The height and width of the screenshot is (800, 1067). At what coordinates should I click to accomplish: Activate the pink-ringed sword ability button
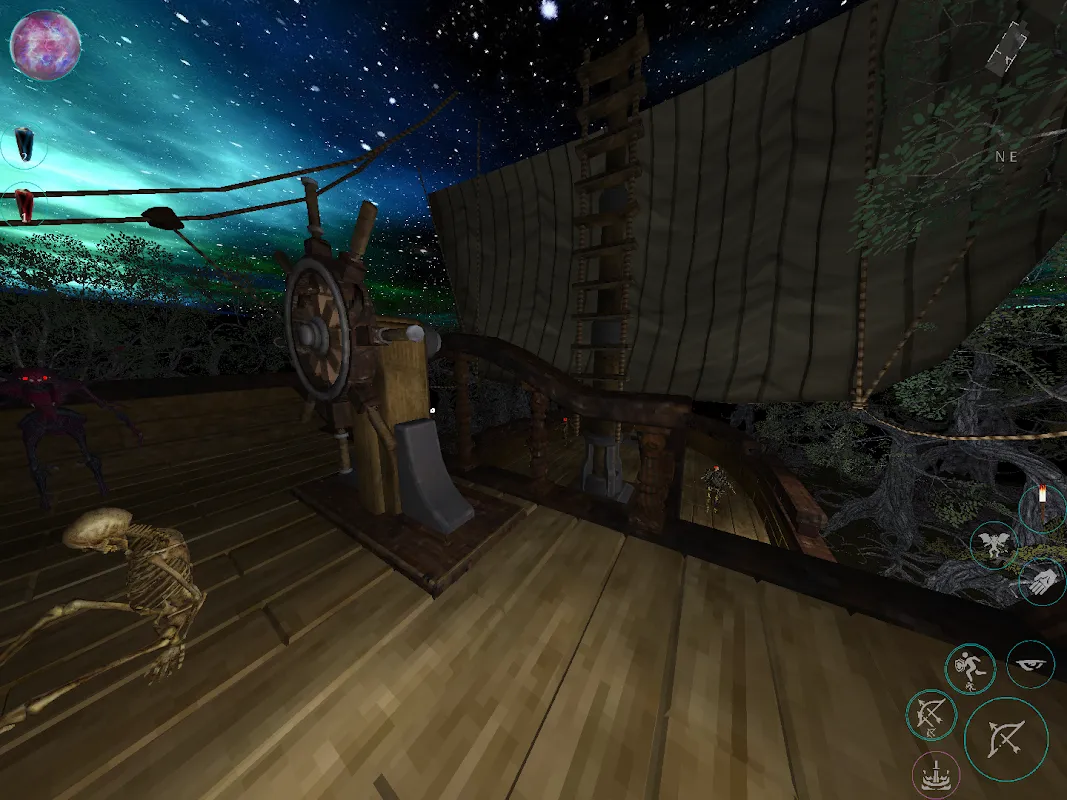tap(936, 776)
